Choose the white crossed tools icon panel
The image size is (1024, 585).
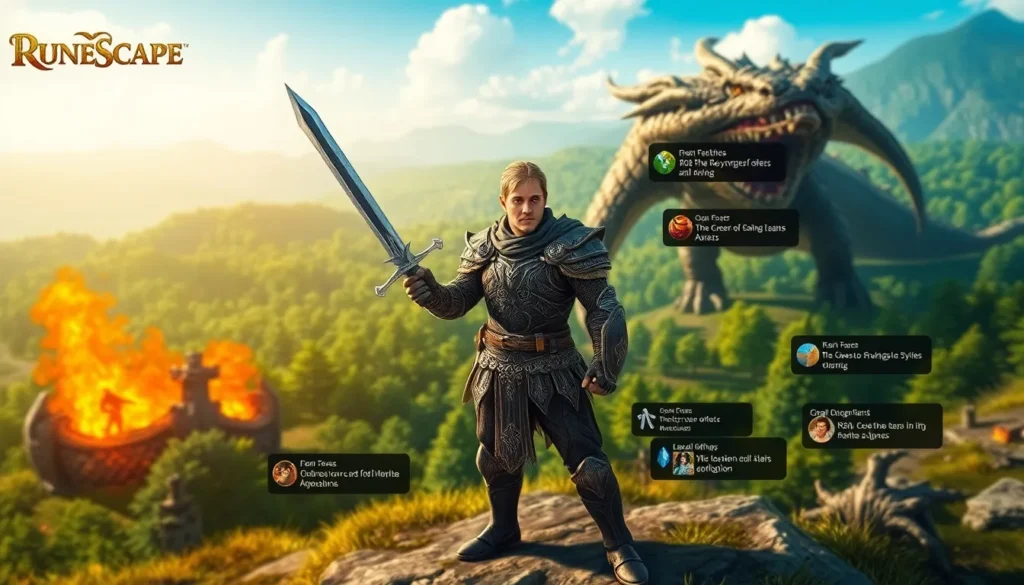tap(691, 419)
